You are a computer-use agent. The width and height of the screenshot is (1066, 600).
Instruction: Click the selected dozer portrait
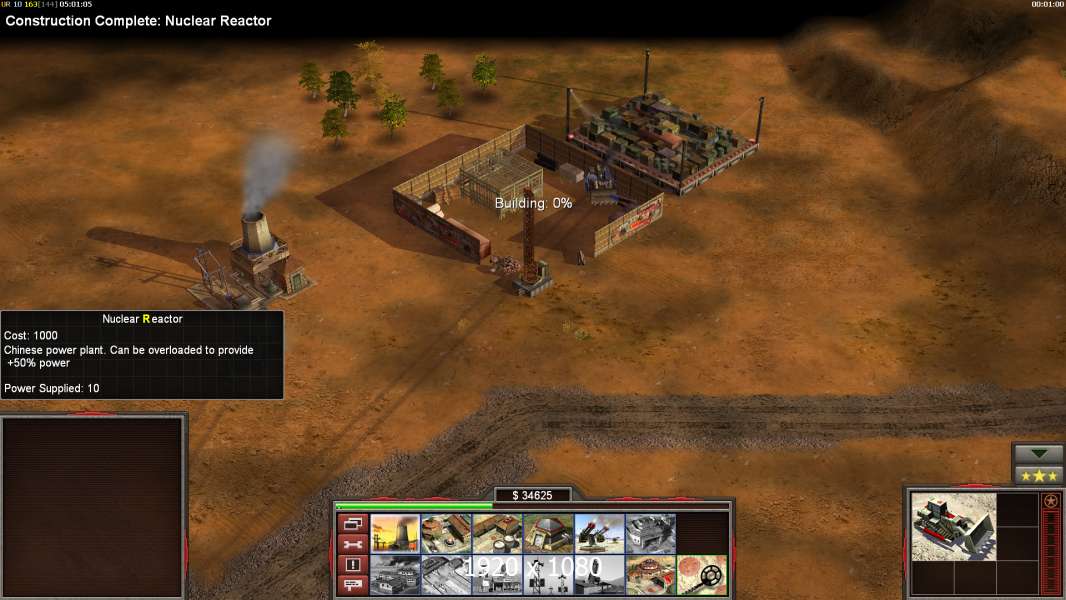tap(954, 526)
